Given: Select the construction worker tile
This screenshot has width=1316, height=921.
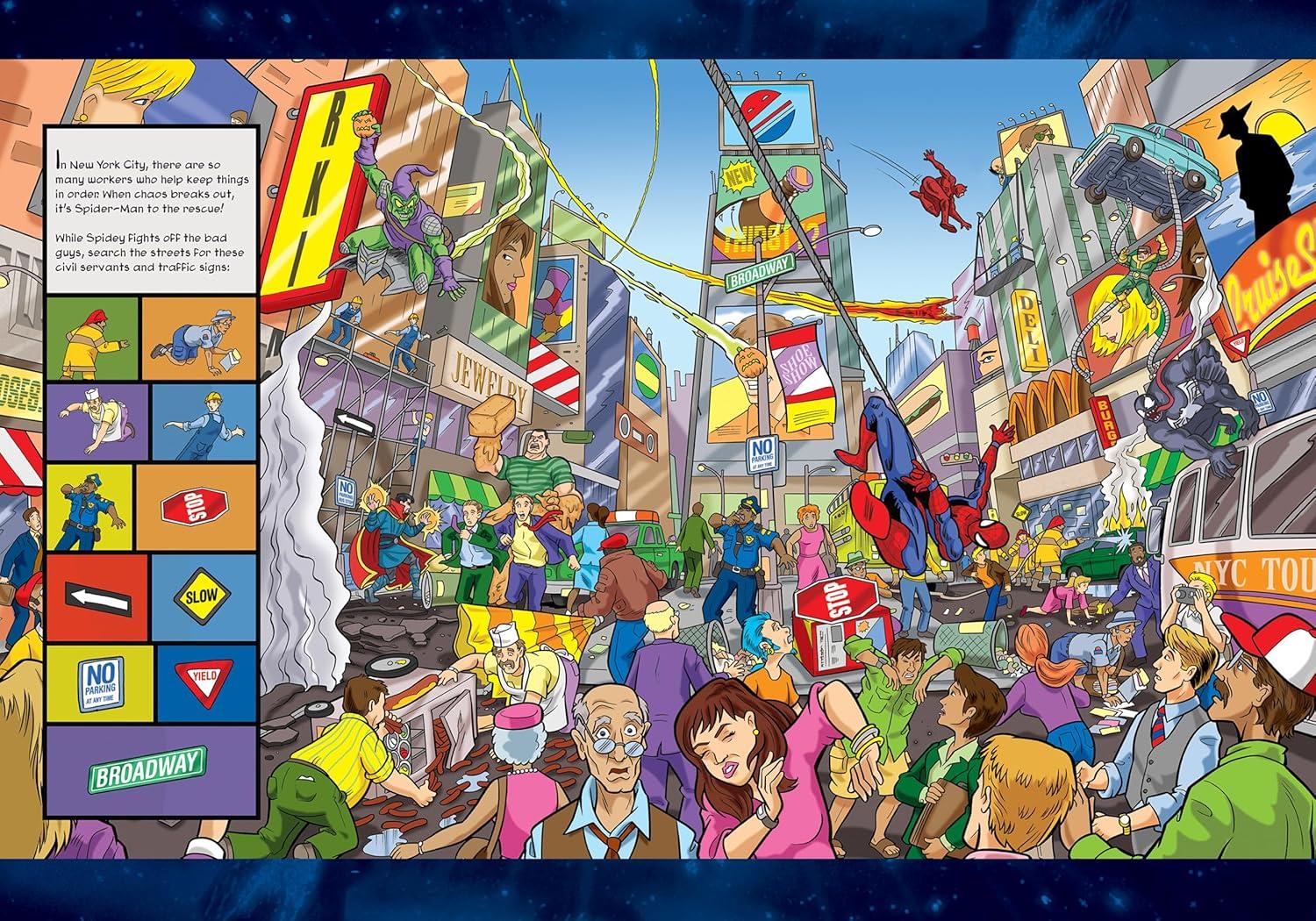Looking at the screenshot, I should pos(204,423).
